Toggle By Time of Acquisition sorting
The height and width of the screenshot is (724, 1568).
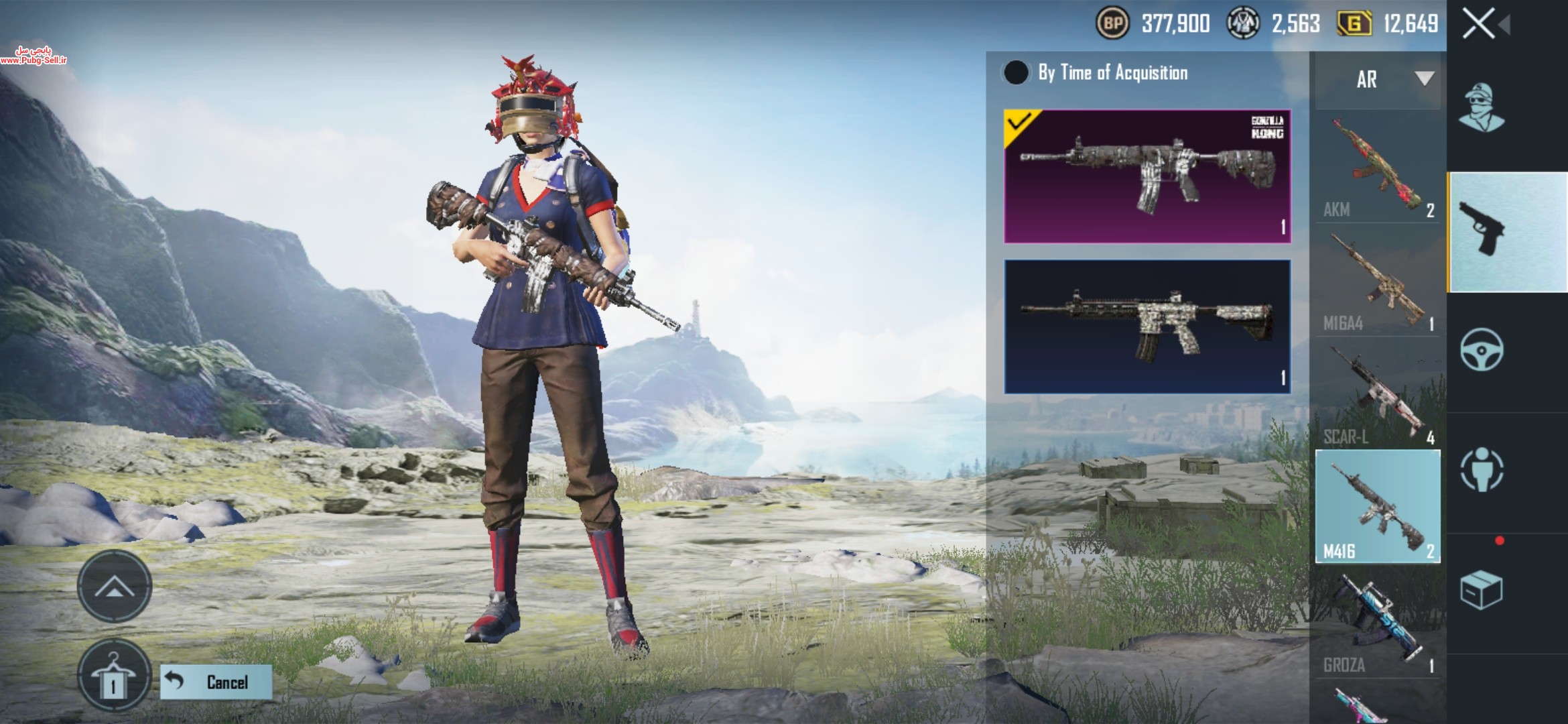click(x=1016, y=73)
